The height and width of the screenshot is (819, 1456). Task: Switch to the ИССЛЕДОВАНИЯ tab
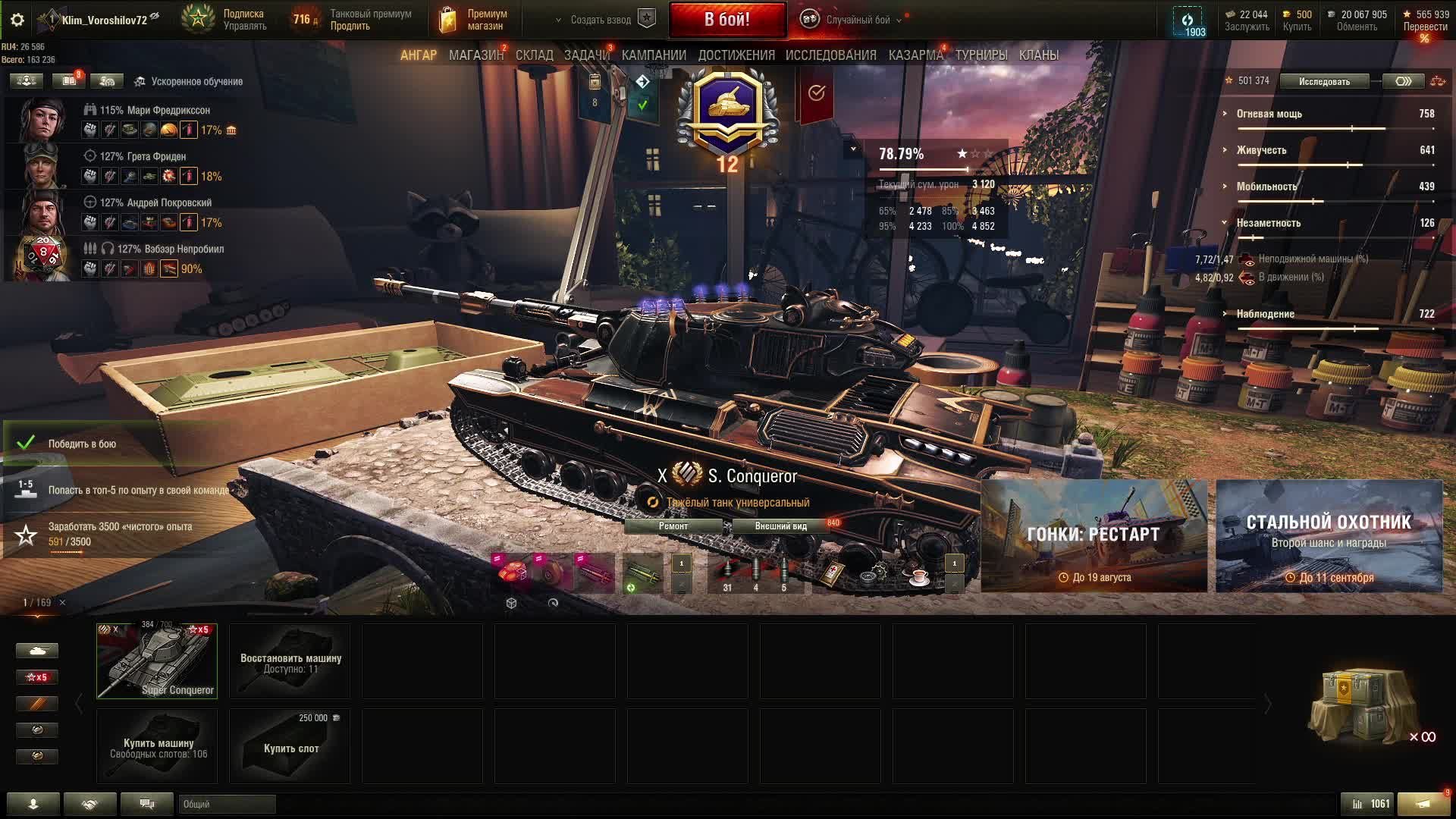830,55
